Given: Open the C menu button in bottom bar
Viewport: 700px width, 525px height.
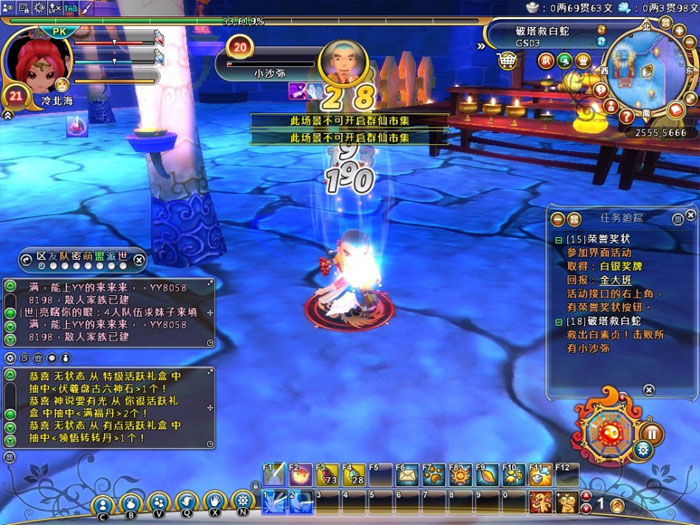Looking at the screenshot, I should [103, 505].
